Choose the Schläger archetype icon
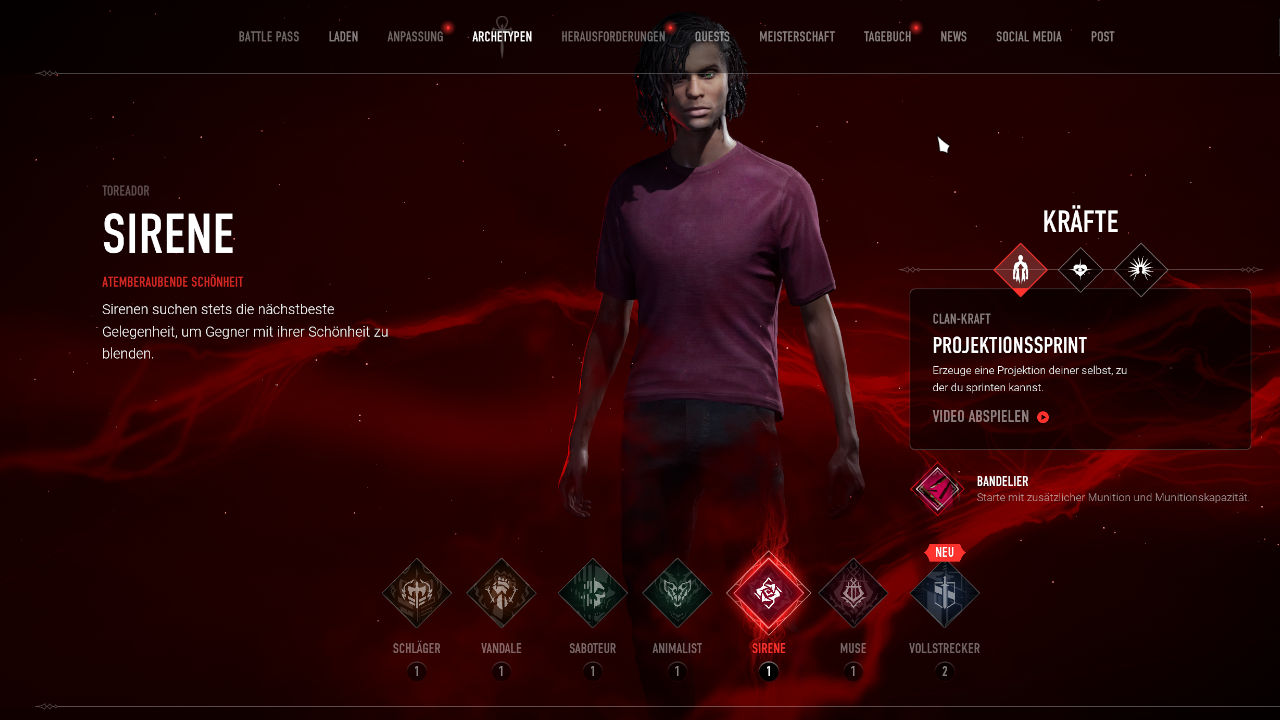Viewport: 1280px width, 720px height. click(417, 593)
